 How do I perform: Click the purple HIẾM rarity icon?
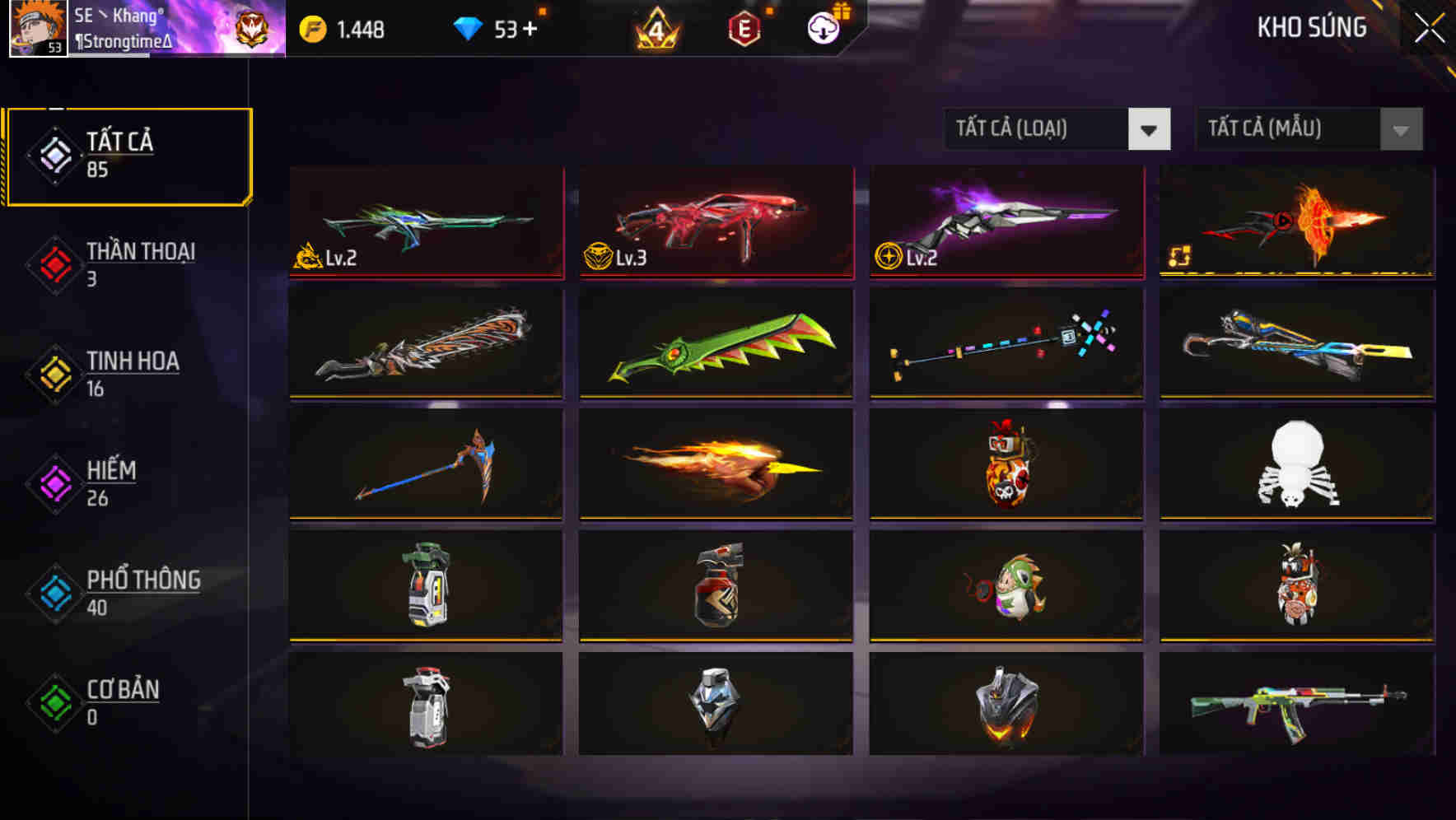pyautogui.click(x=54, y=482)
